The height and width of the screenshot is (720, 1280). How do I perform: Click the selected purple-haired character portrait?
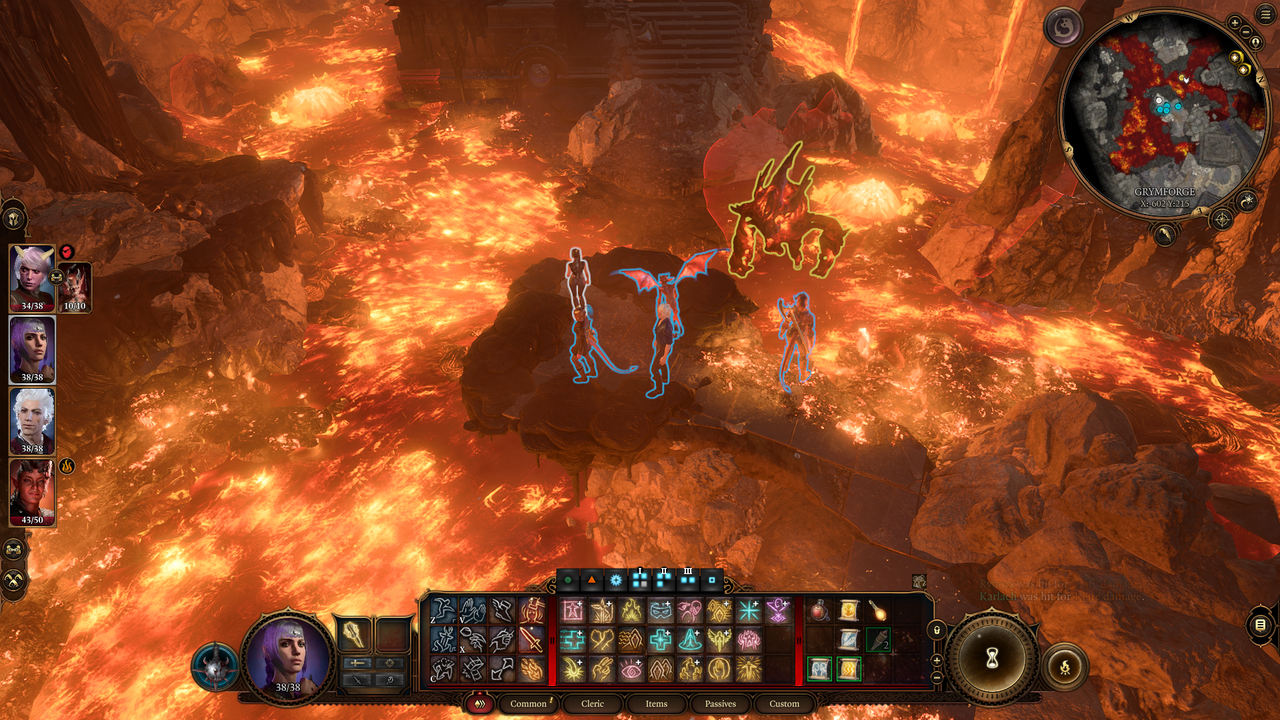[287, 655]
